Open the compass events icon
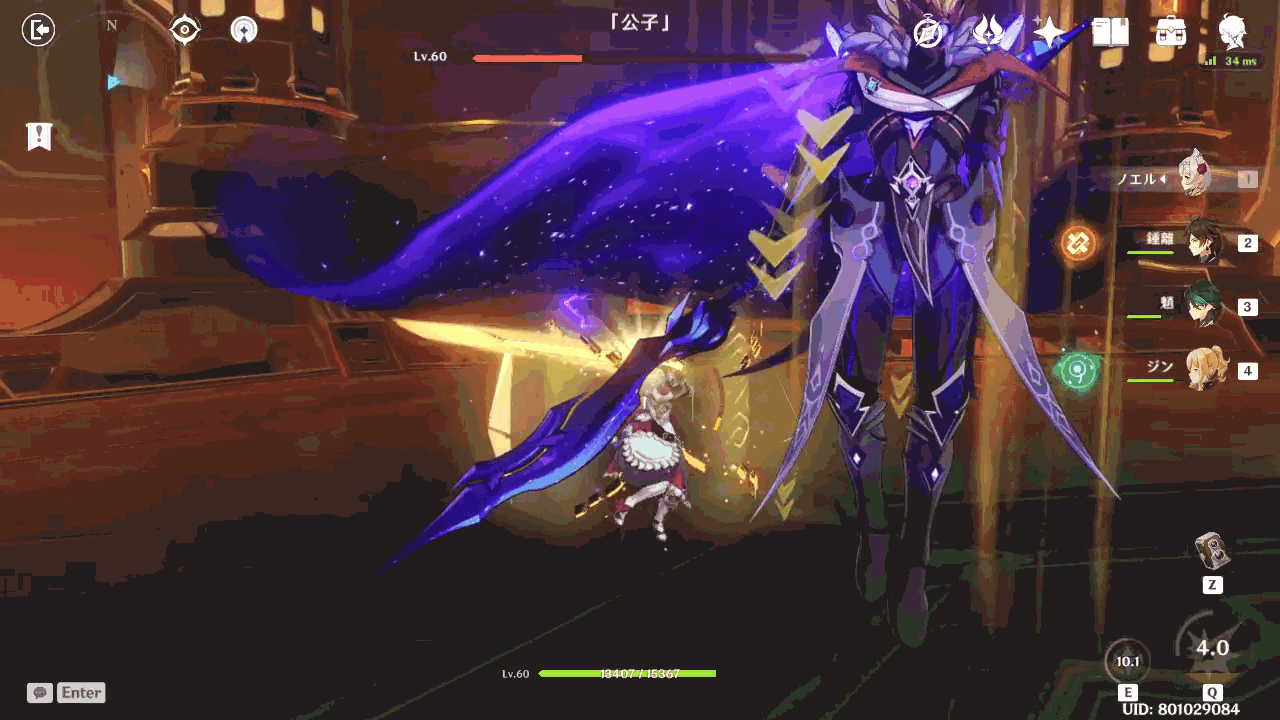The image size is (1280, 720). tap(929, 33)
